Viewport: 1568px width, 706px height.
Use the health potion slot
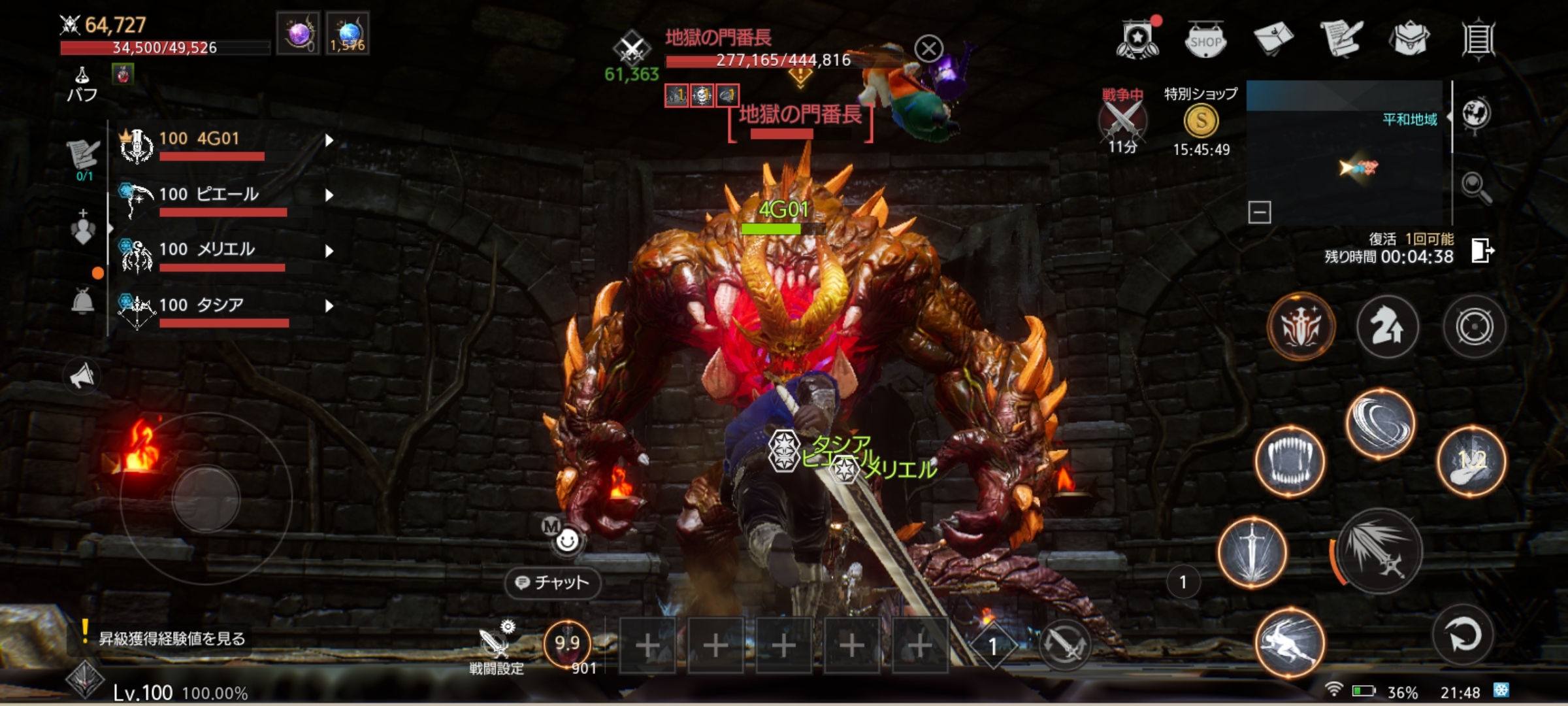(x=567, y=645)
